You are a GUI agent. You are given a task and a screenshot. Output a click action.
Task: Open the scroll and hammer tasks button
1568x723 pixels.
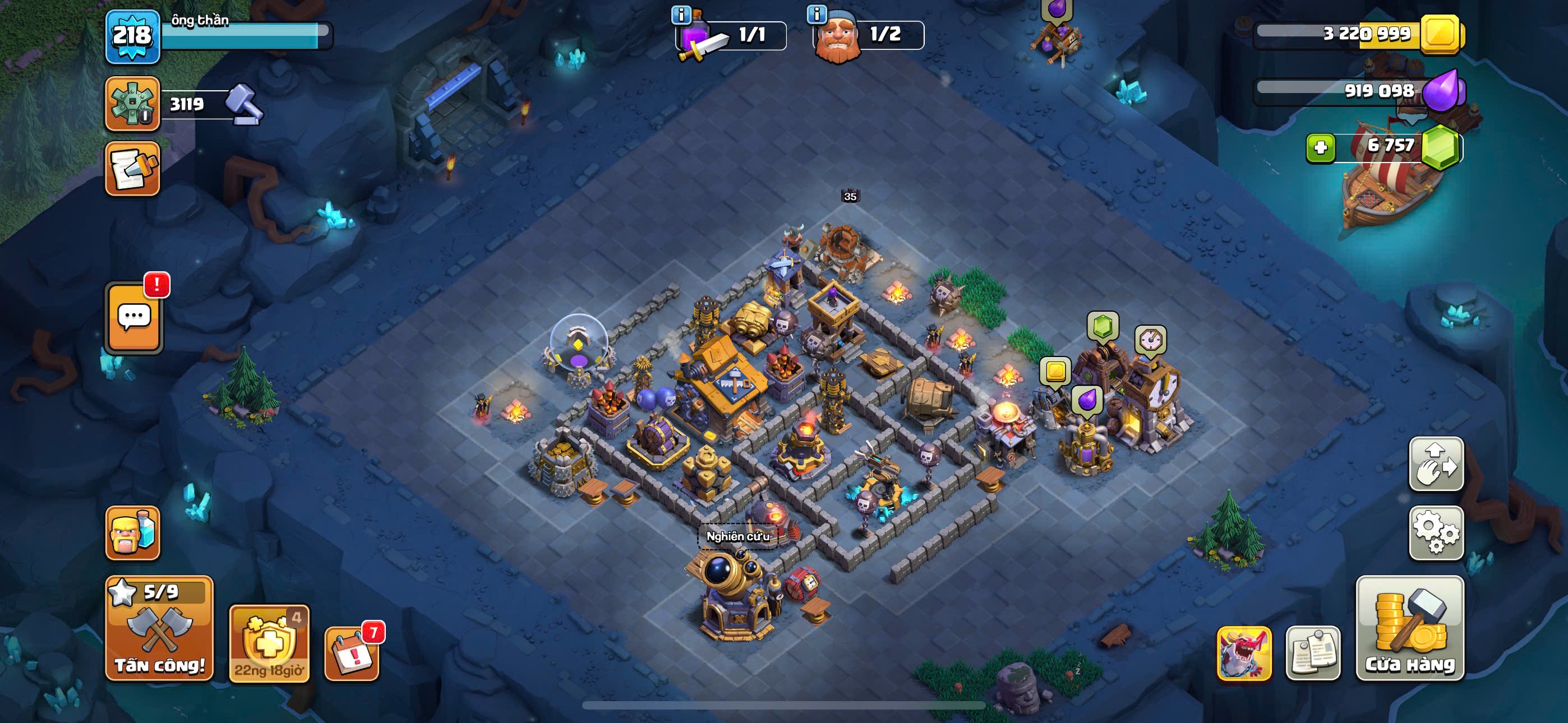(x=133, y=169)
